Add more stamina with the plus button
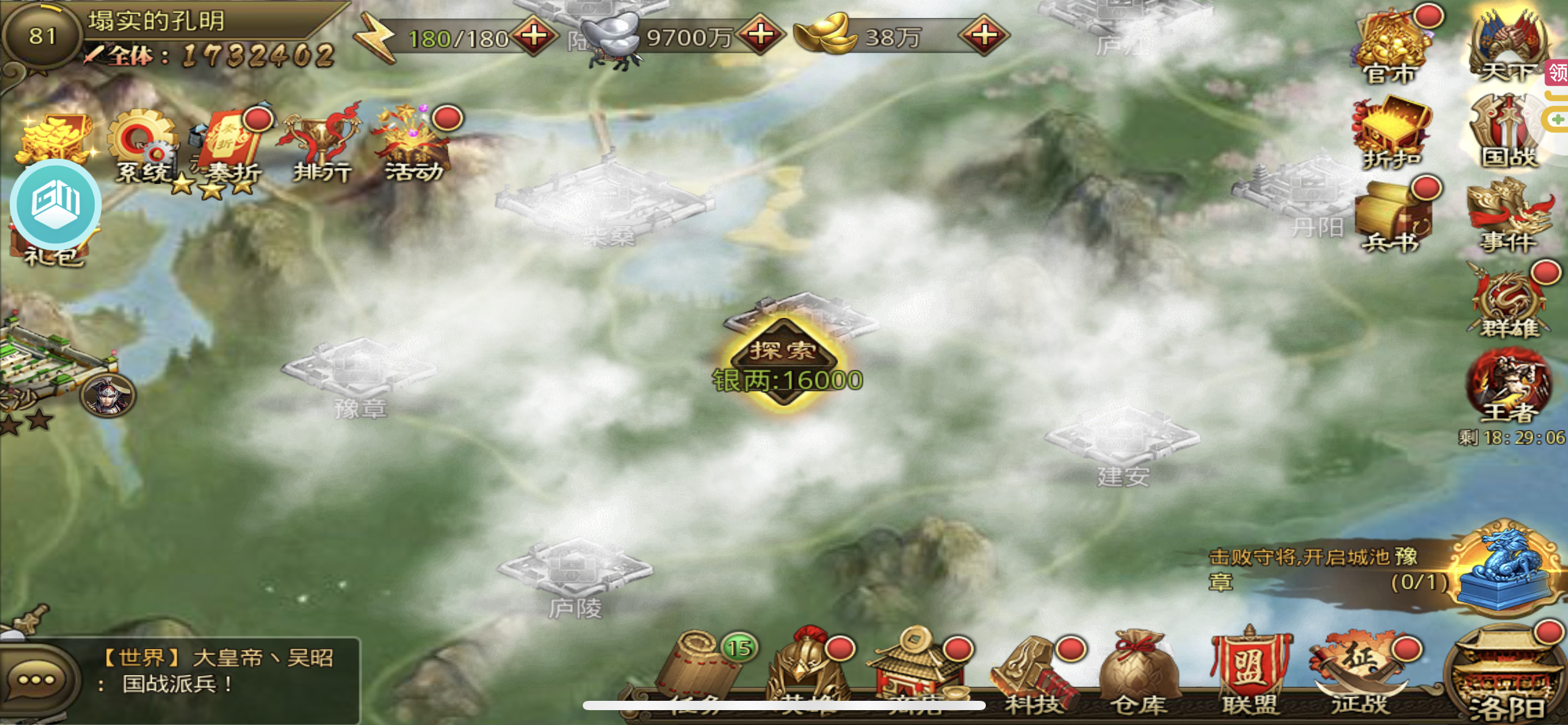Image resolution: width=1568 pixels, height=725 pixels. tap(534, 36)
